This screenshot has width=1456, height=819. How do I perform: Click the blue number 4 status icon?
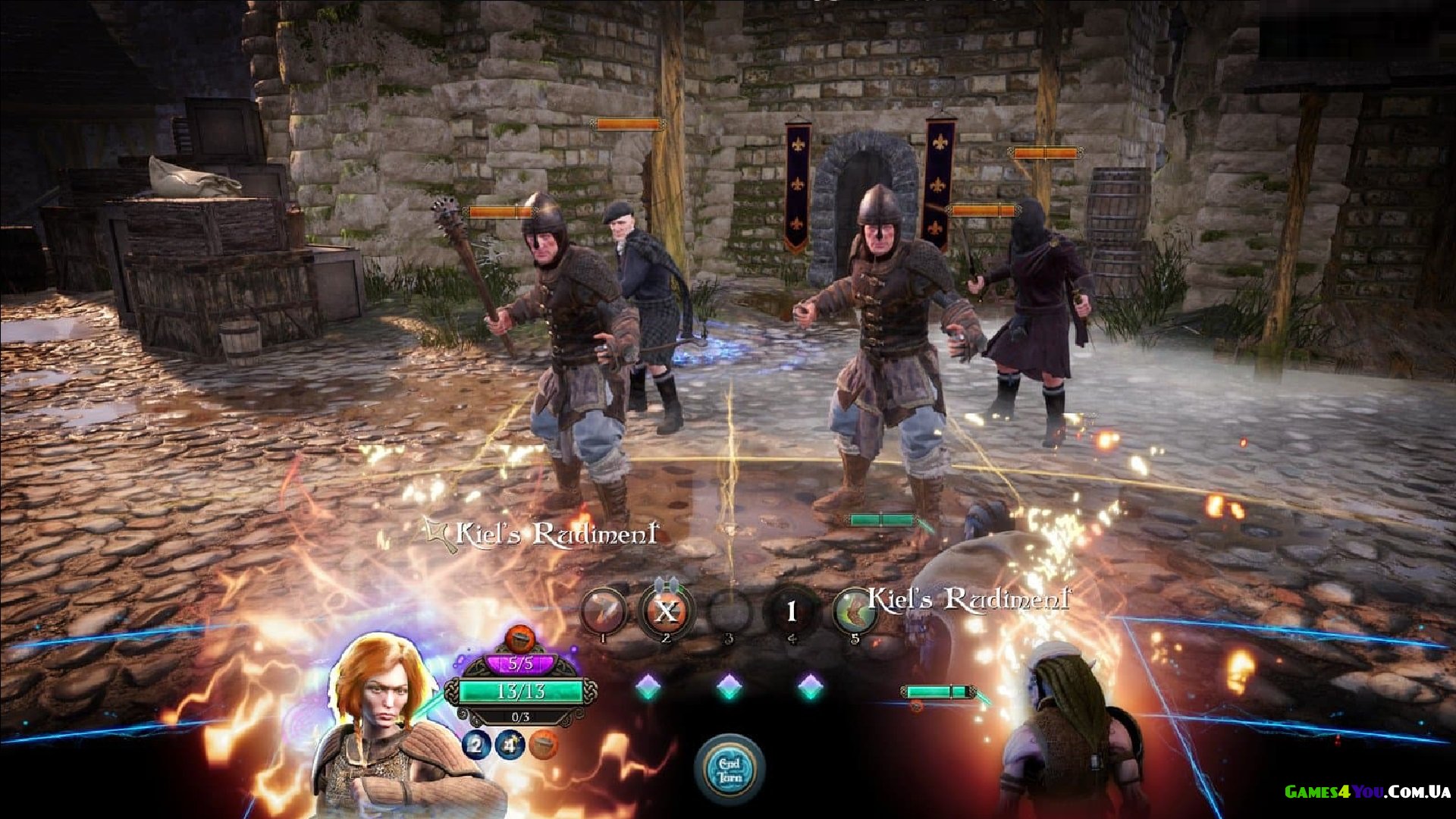click(x=510, y=745)
